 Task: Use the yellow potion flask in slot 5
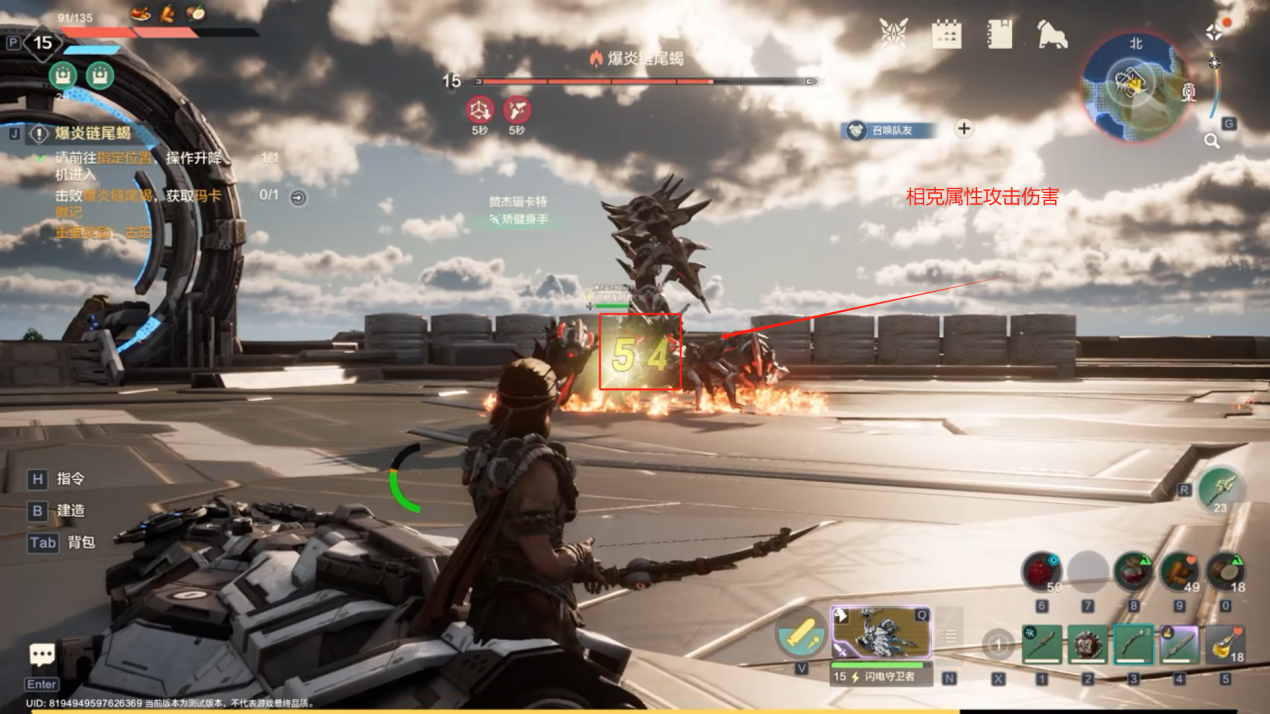(1225, 645)
